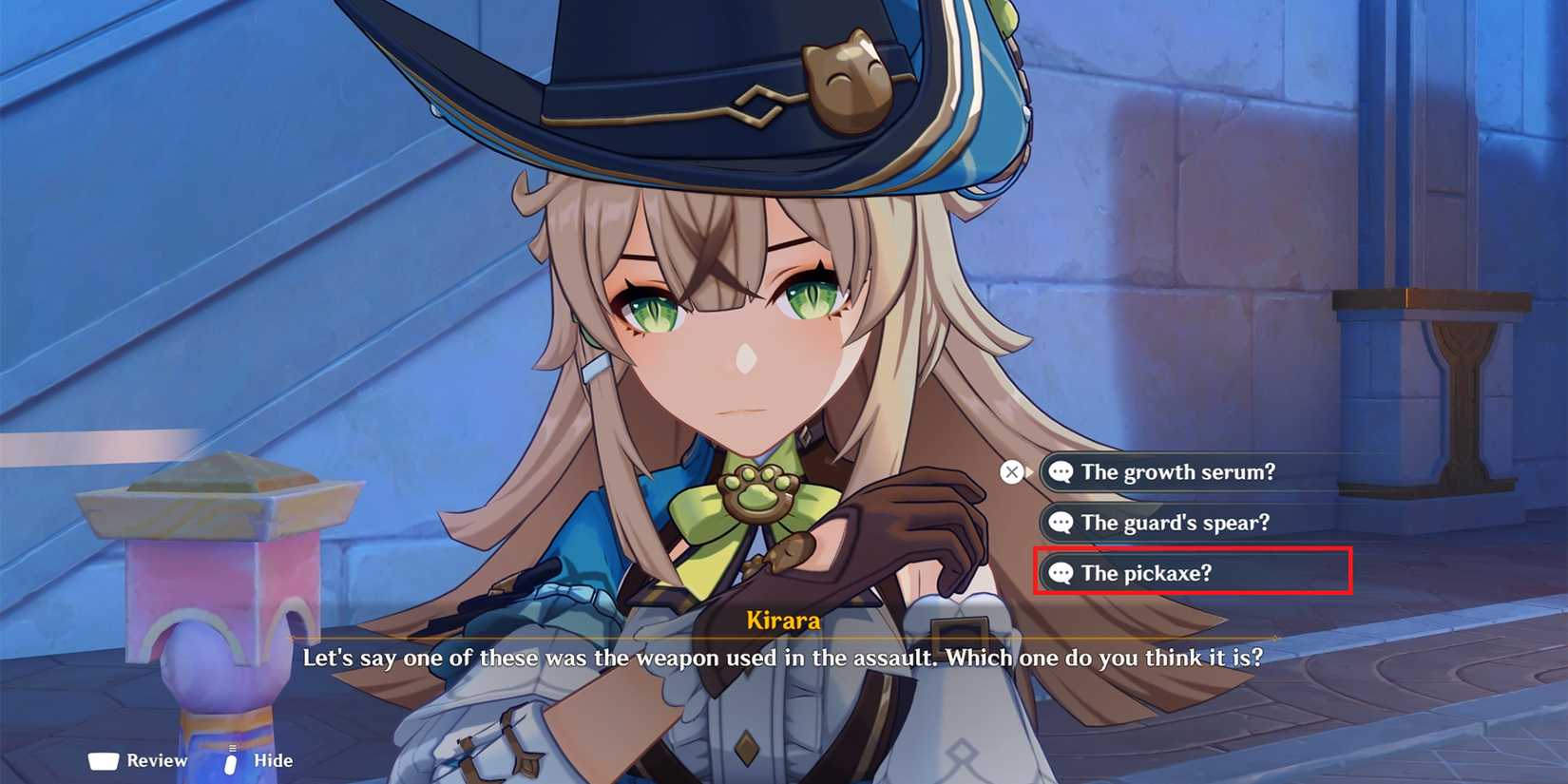This screenshot has width=1568, height=784.
Task: Click the mouse-shaped icon next to "Review"
Action: pos(102,760)
